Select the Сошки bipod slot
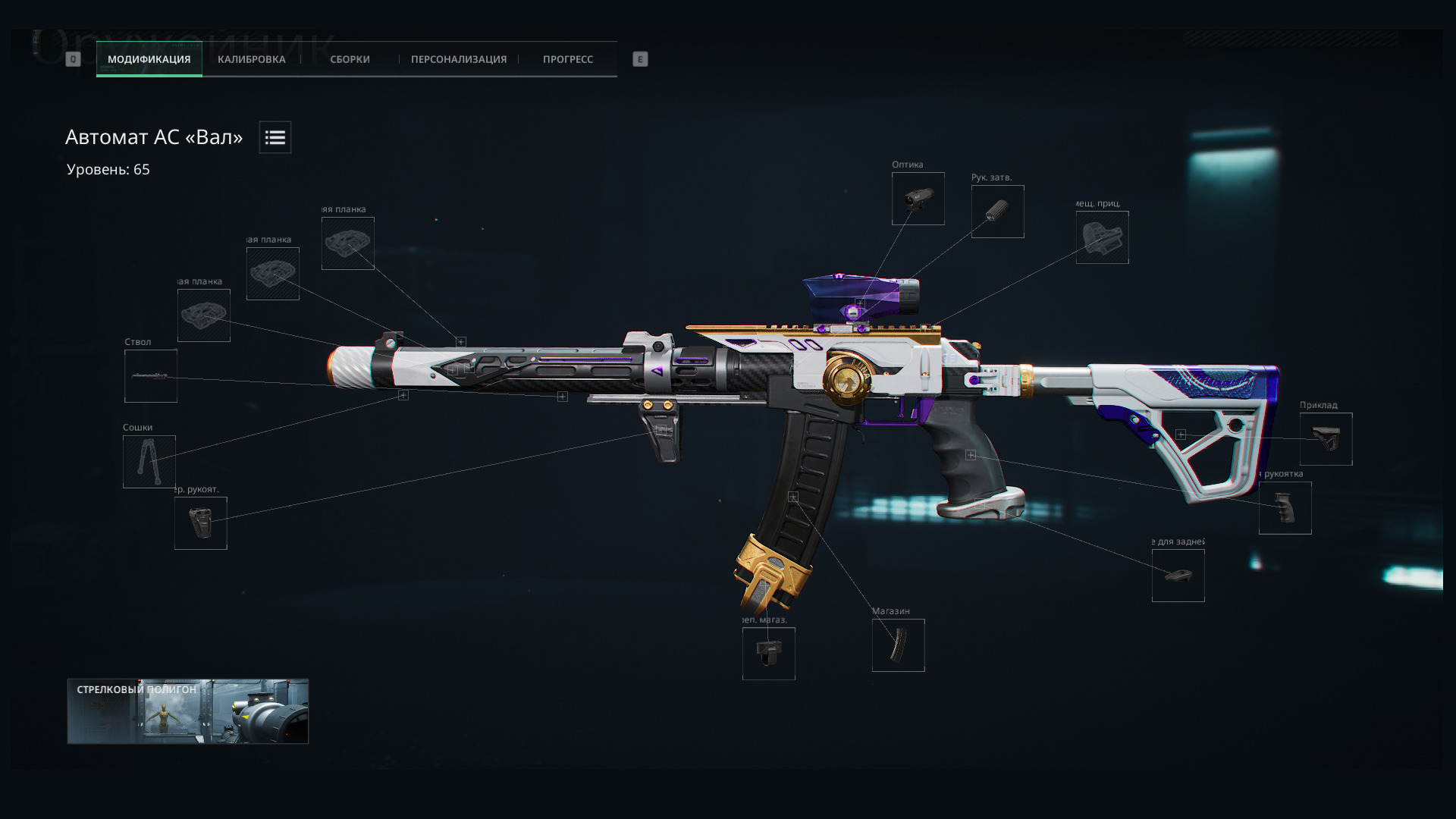 pyautogui.click(x=149, y=462)
